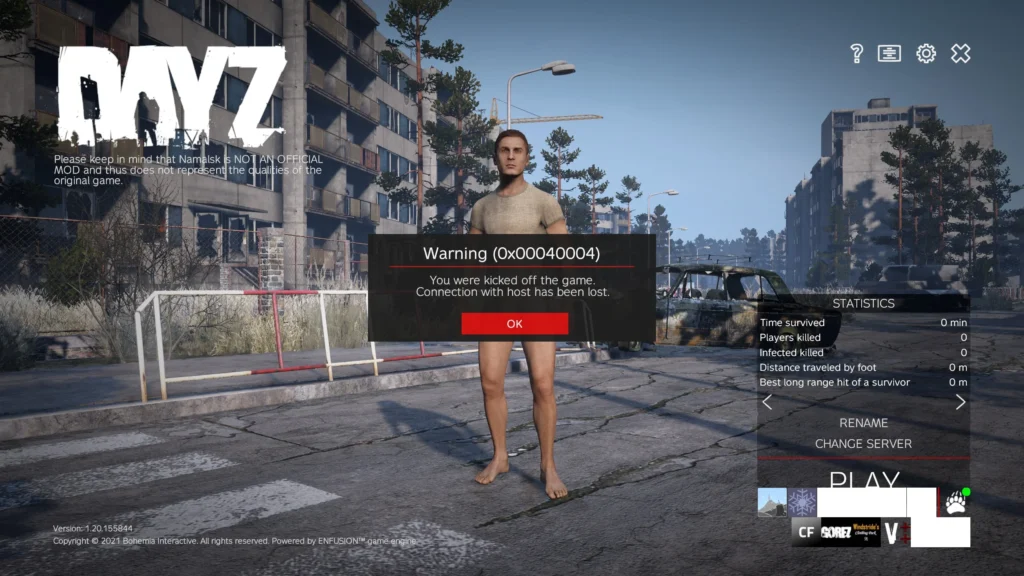Open the Windstride's Clothing Pack mod icon

click(866, 532)
